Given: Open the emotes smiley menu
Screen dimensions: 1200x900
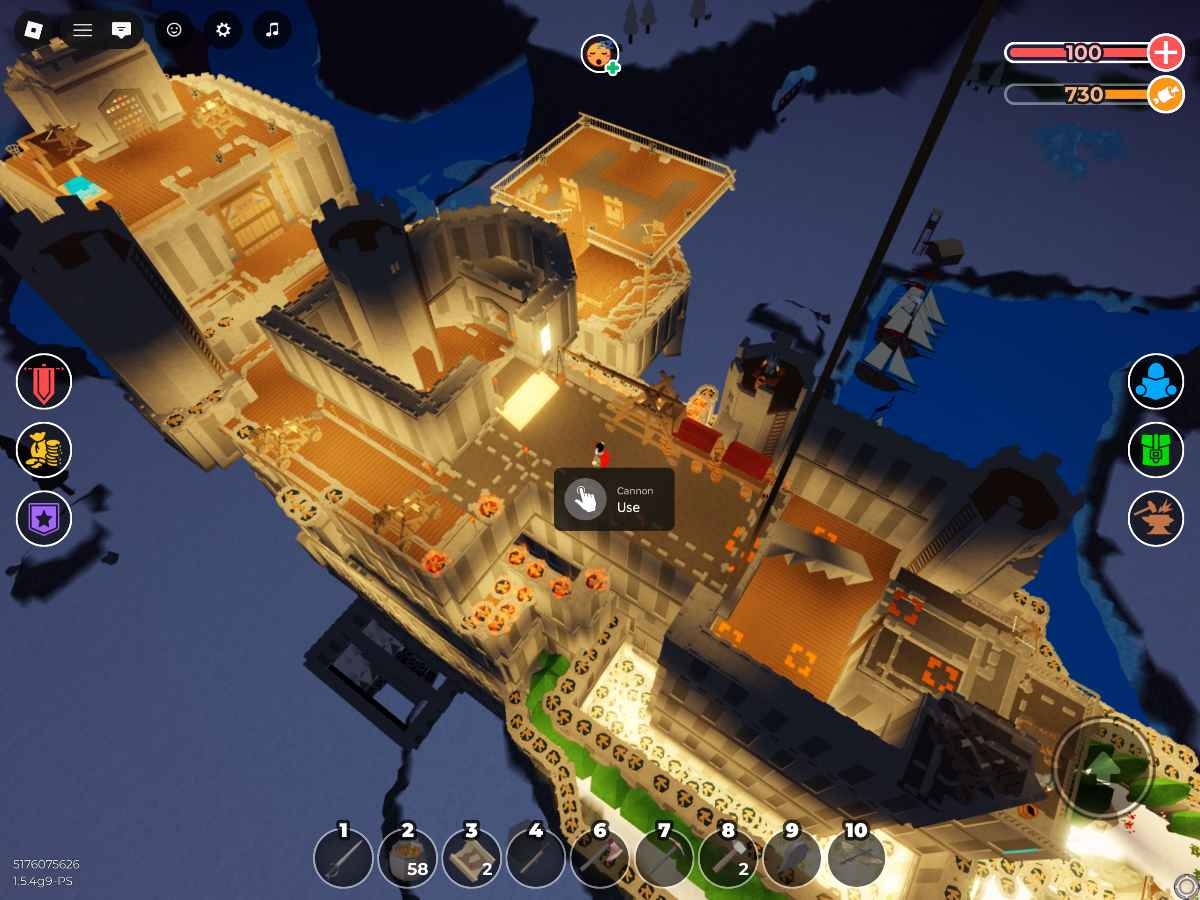Looking at the screenshot, I should point(174,30).
